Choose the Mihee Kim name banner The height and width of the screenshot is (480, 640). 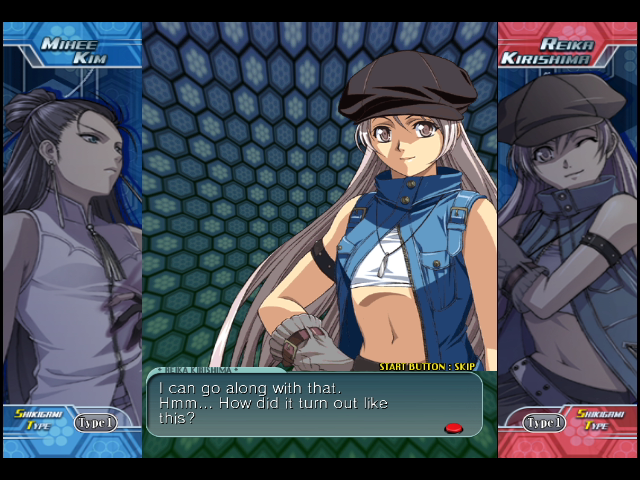(x=72, y=50)
